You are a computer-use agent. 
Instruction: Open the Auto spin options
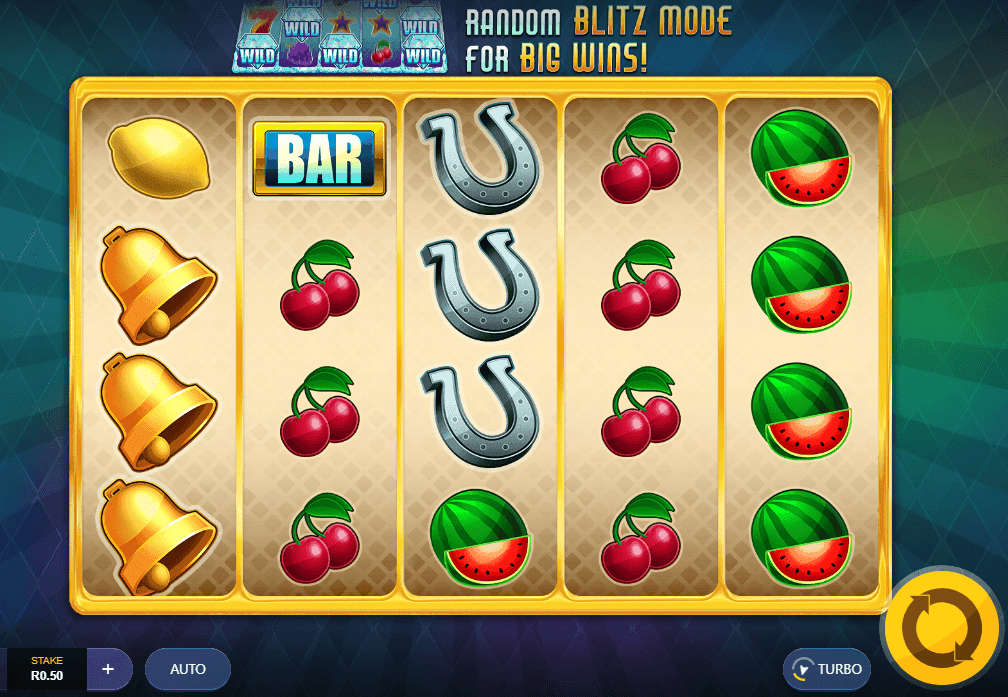click(188, 669)
